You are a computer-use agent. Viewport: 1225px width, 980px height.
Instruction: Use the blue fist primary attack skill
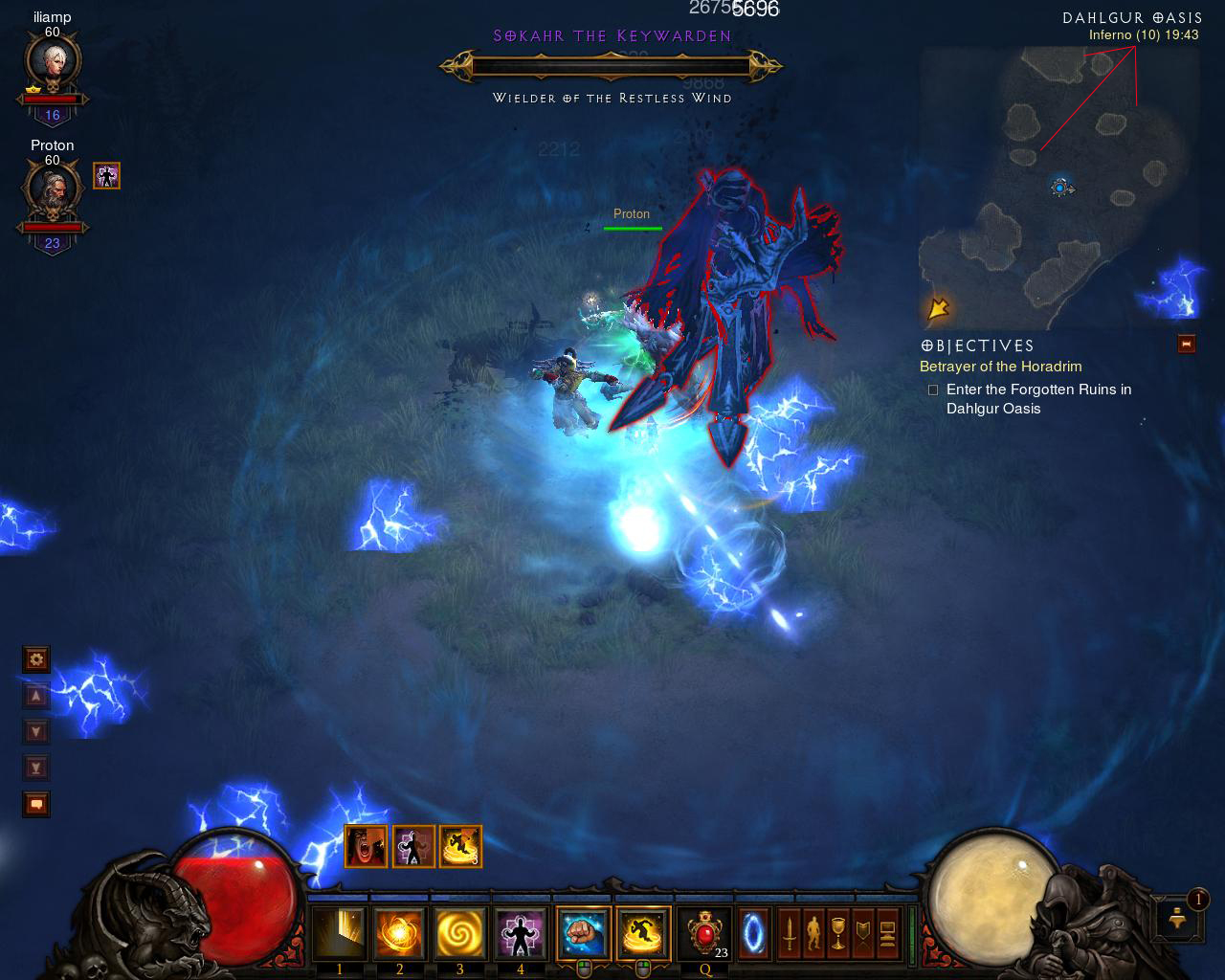(x=583, y=933)
